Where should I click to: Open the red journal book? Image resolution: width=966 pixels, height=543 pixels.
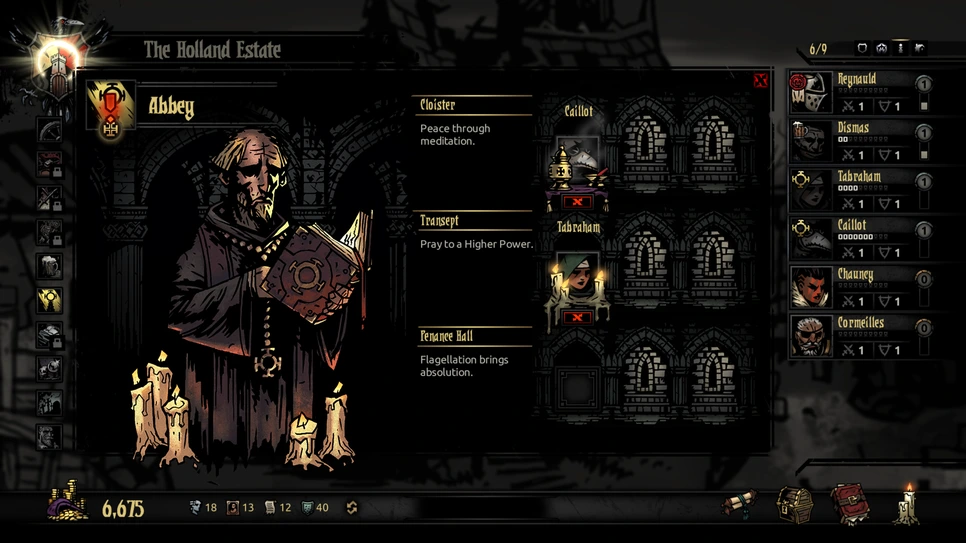[848, 505]
